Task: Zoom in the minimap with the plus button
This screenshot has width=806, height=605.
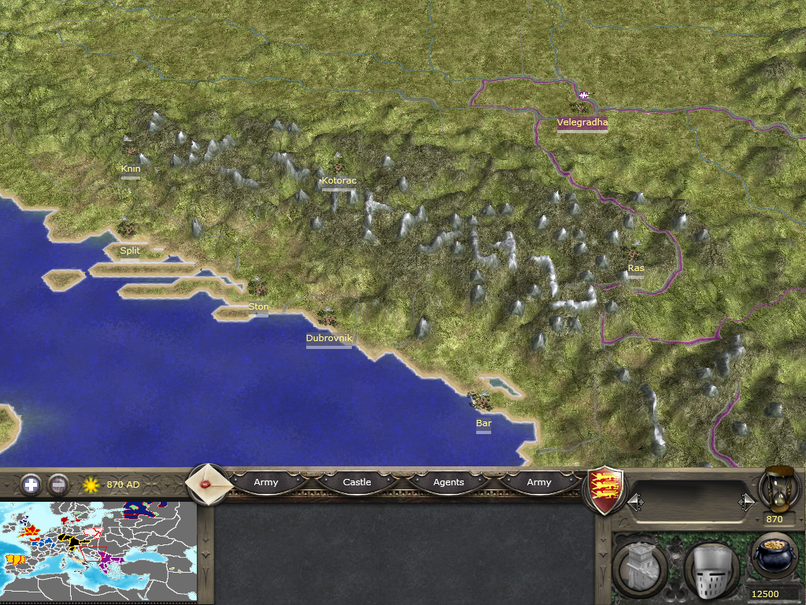Action: pyautogui.click(x=32, y=484)
